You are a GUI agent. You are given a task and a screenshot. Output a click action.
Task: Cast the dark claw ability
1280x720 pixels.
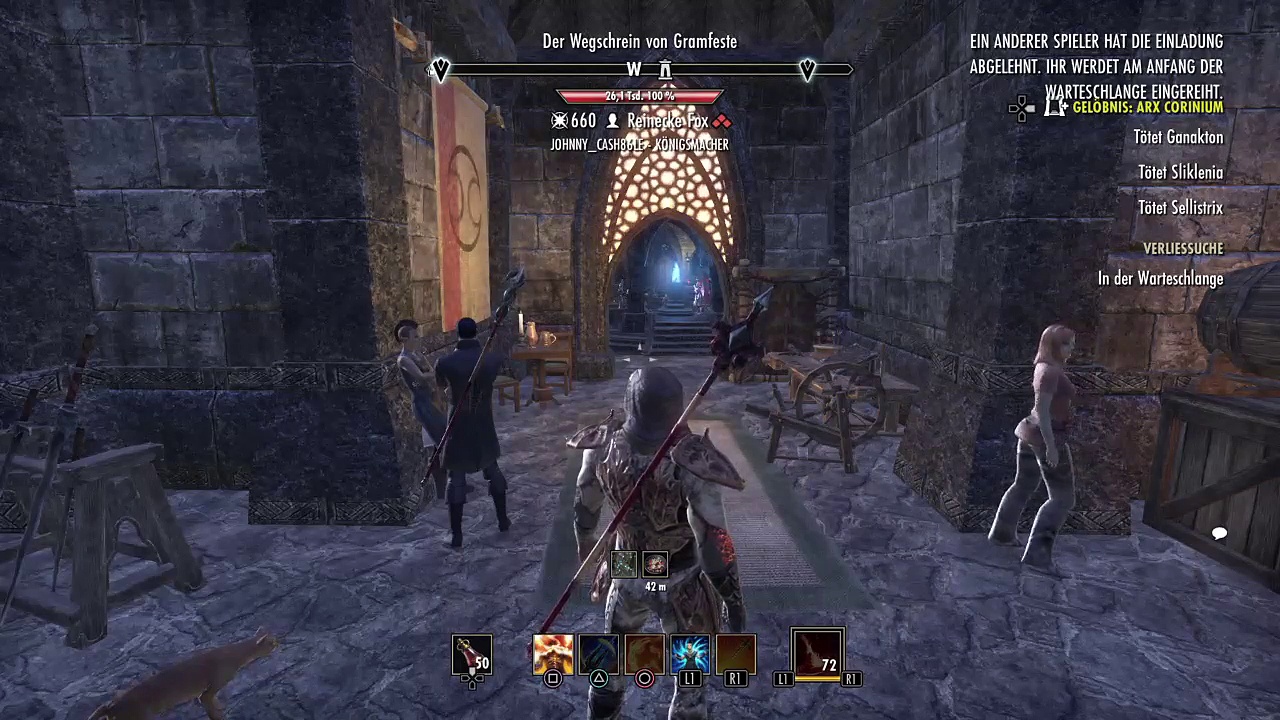(x=598, y=654)
